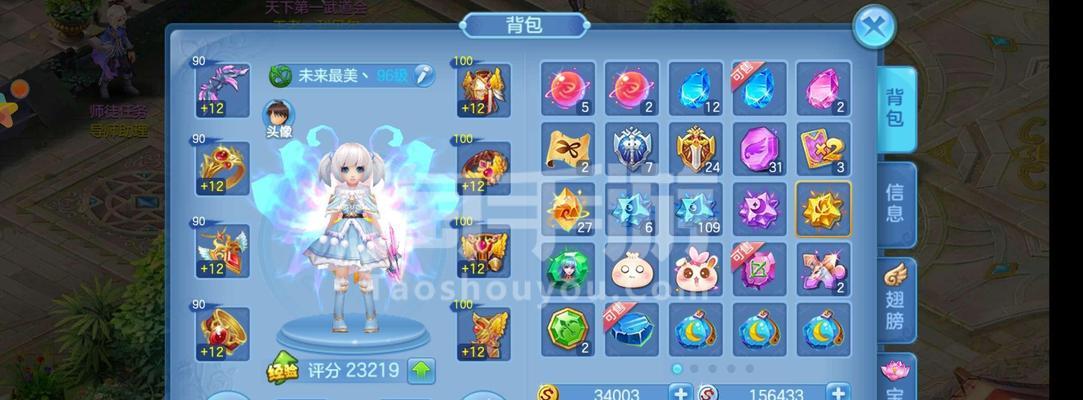Select the pink-eared rabbit item
This screenshot has height=400, width=1083.
tap(695, 269)
